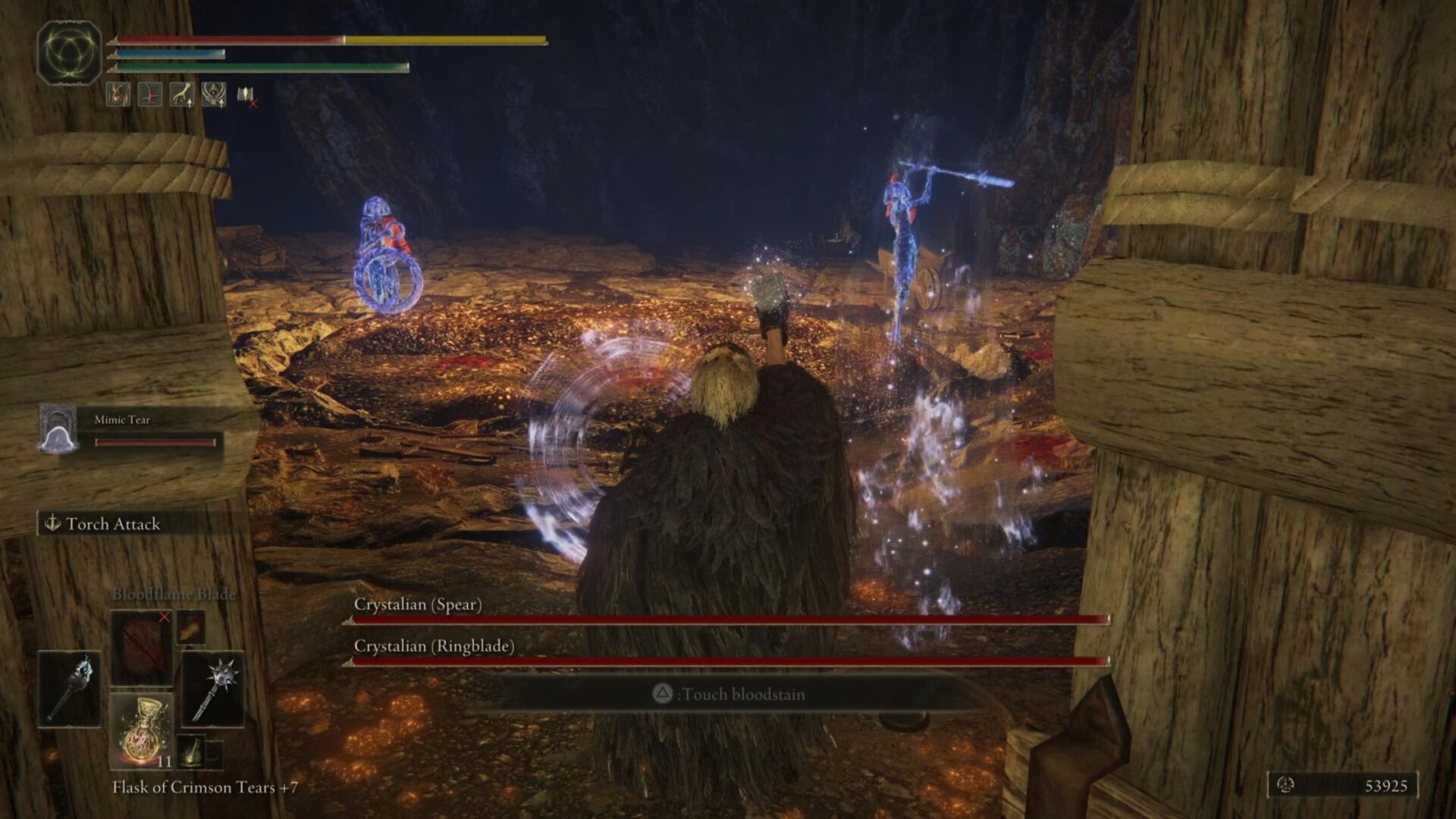Click the runes counter emblem icon
The height and width of the screenshot is (819, 1456).
(x=1285, y=785)
